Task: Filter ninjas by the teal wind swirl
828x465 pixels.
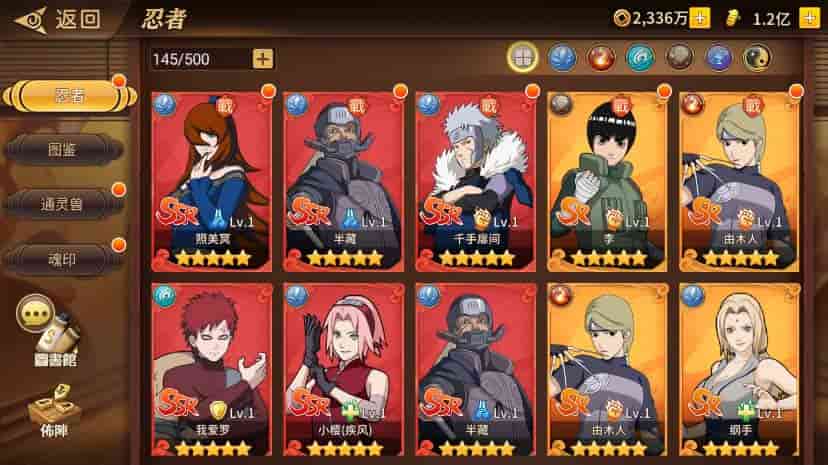Action: click(641, 57)
